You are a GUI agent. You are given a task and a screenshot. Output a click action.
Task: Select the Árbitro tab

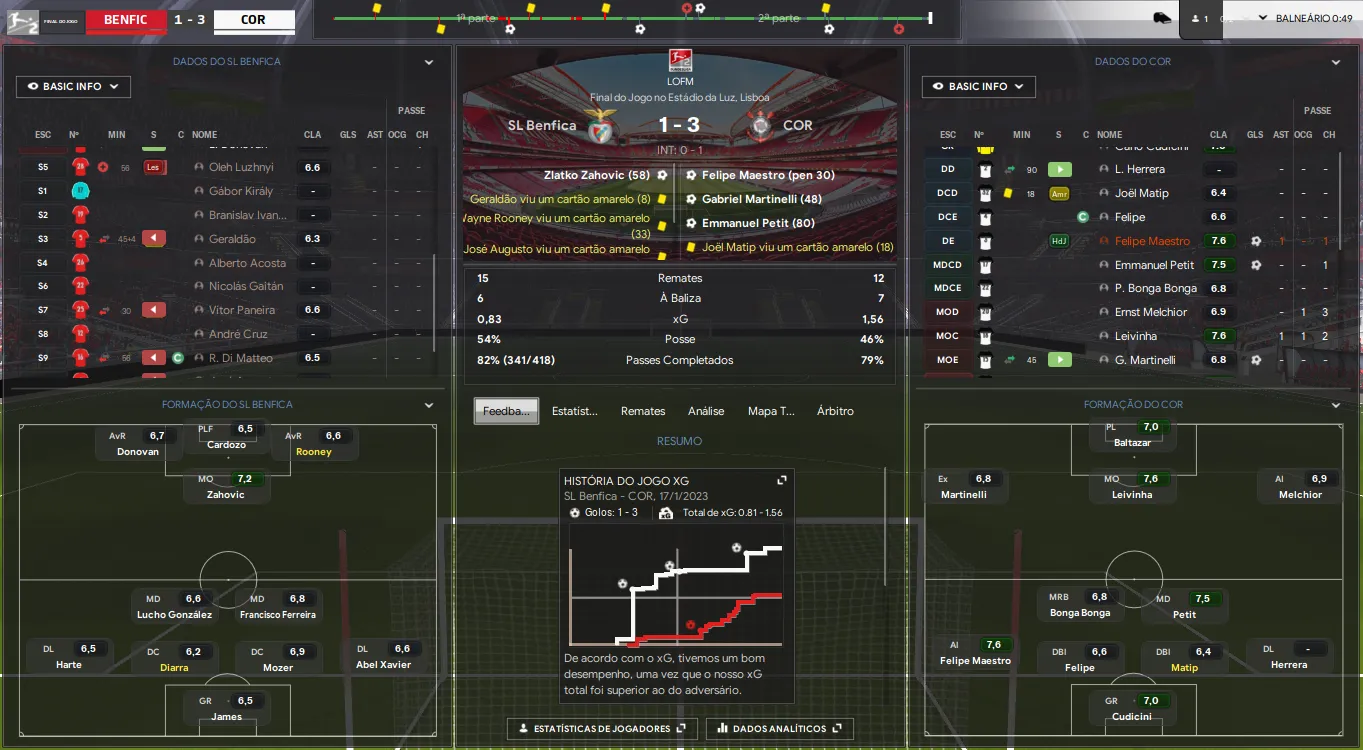coord(835,411)
